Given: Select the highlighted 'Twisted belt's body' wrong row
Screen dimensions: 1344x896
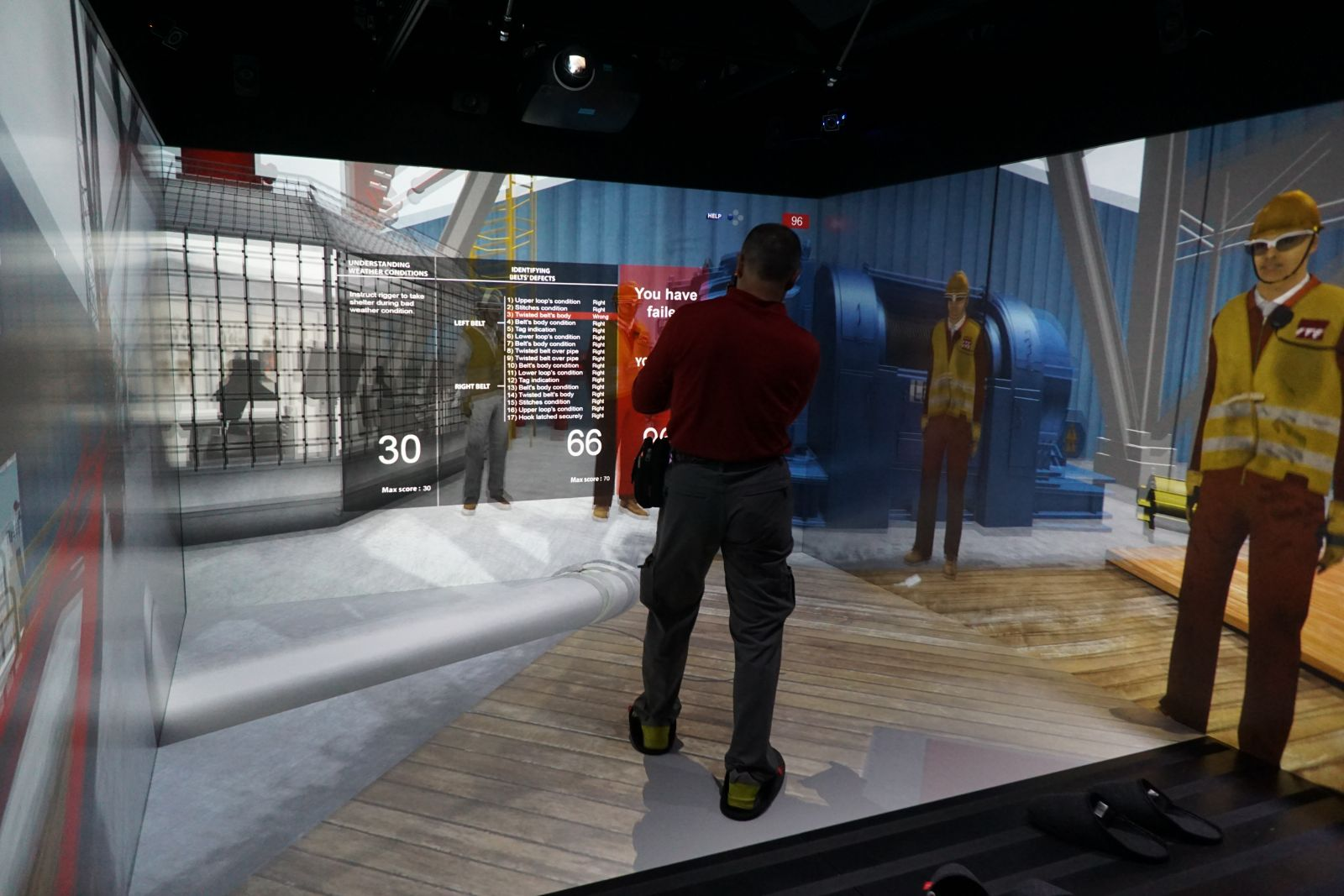Looking at the screenshot, I should (x=555, y=316).
